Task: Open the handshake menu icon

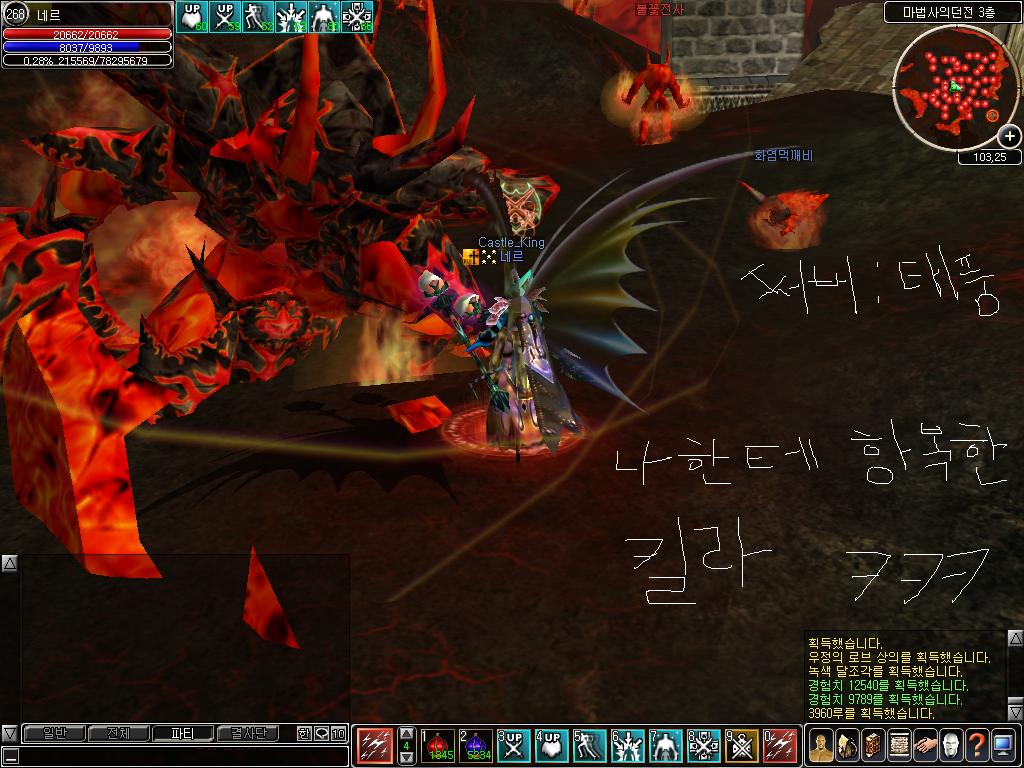Action: [x=925, y=744]
